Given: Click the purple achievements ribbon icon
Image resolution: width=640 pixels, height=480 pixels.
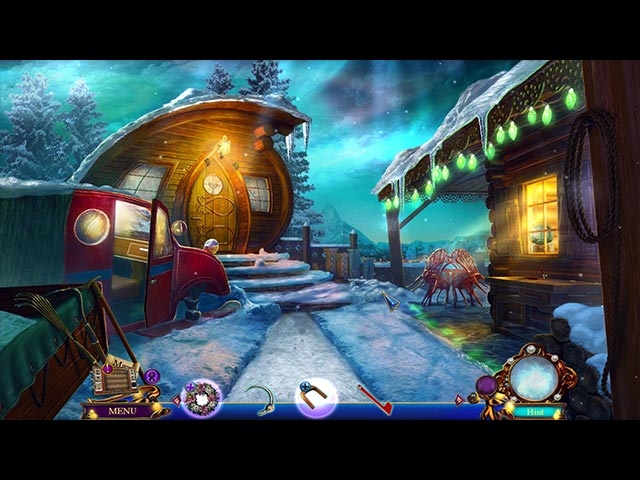Looking at the screenshot, I should pos(152,376).
